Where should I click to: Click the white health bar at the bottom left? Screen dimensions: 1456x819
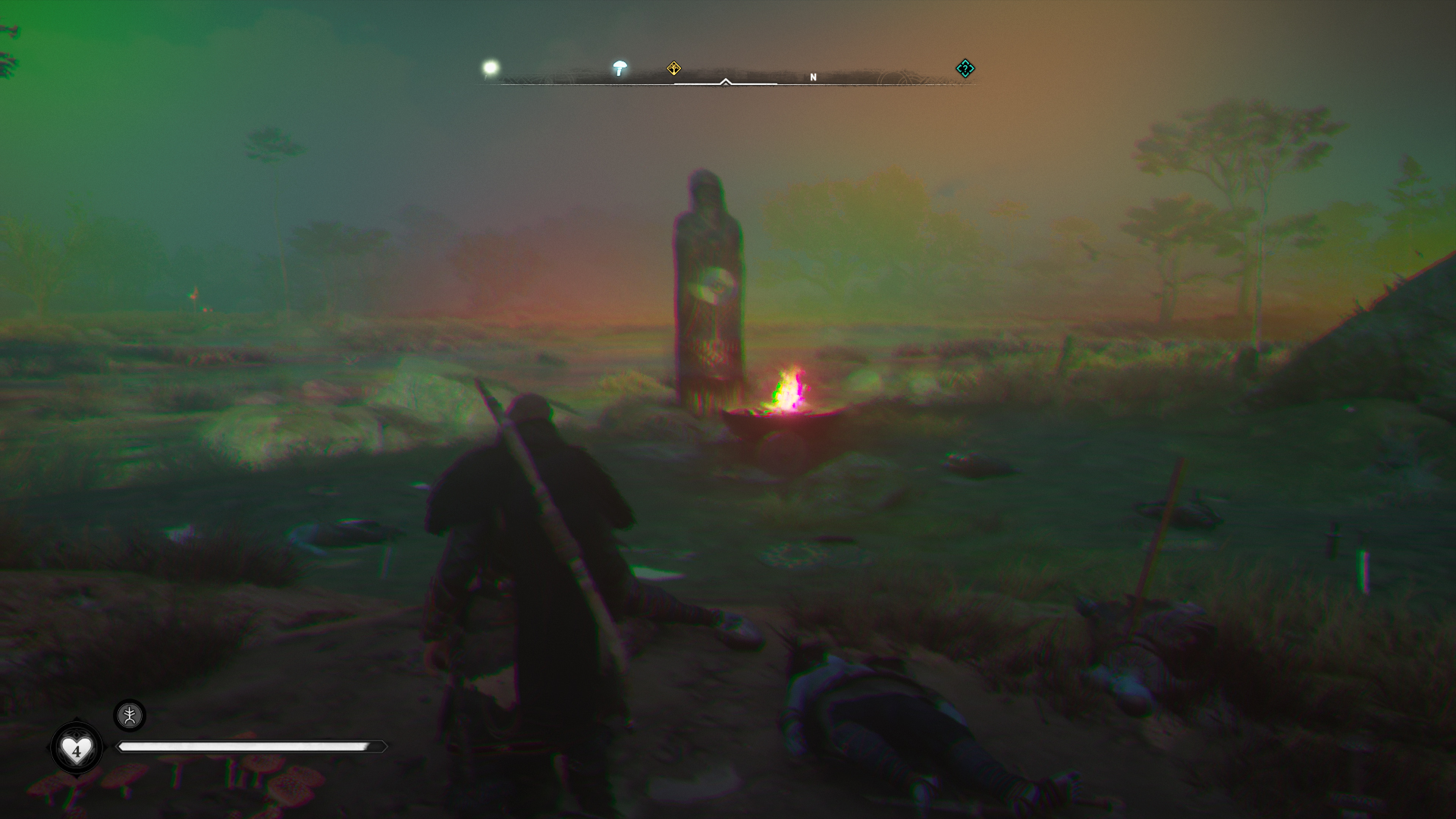pos(250,746)
